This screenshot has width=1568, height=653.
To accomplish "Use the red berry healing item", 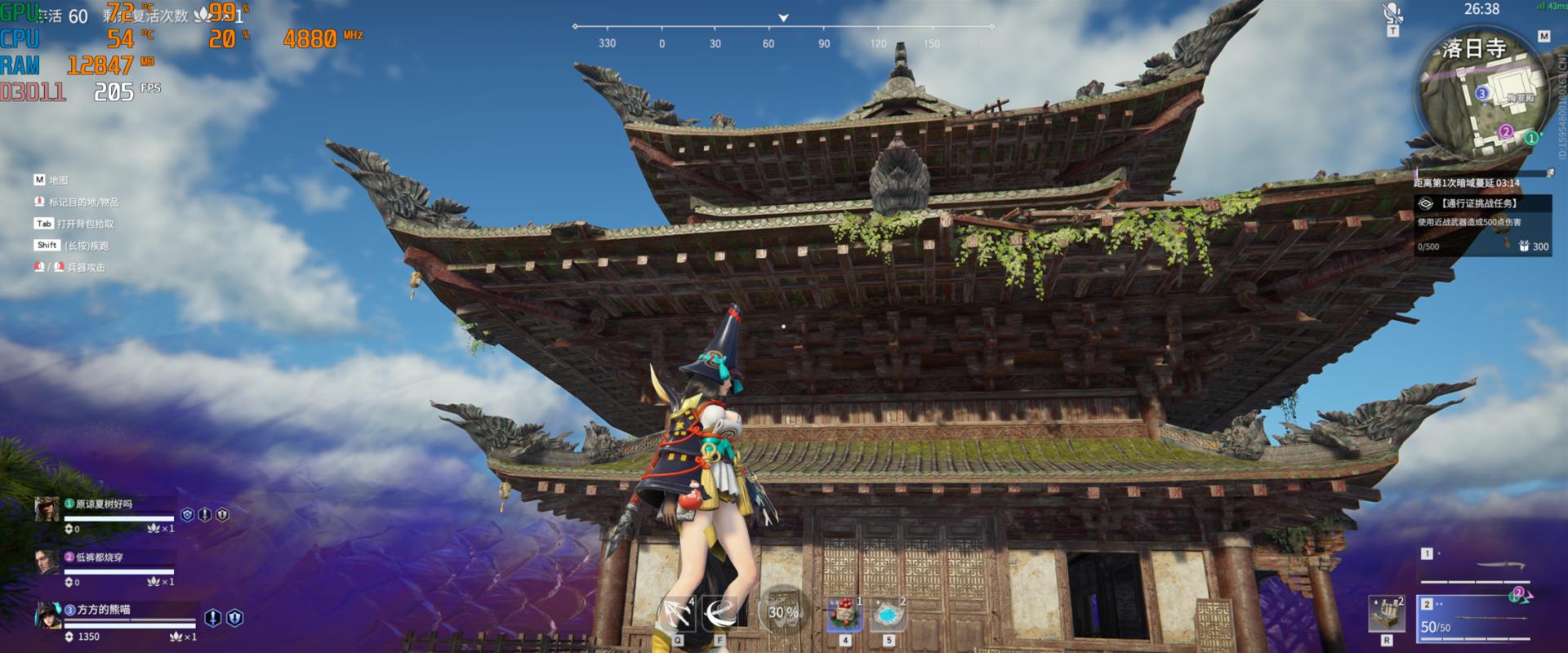I will click(x=845, y=614).
